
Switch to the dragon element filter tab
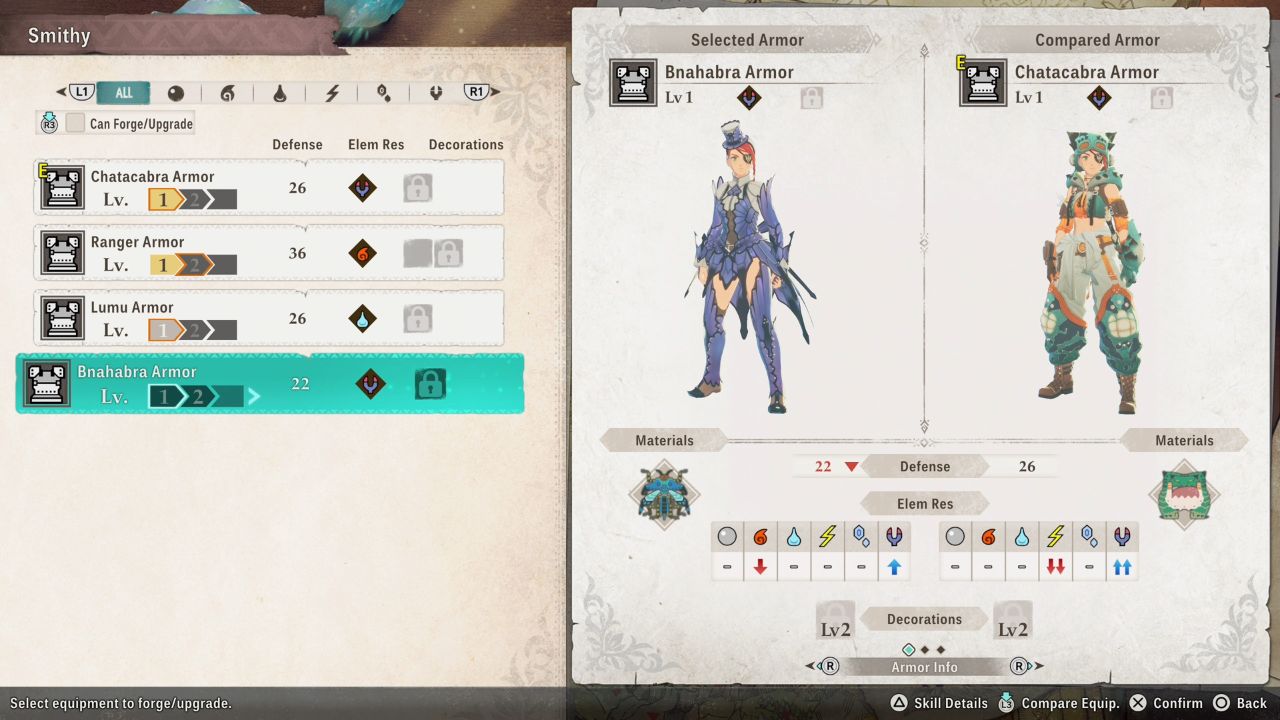pyautogui.click(x=435, y=93)
